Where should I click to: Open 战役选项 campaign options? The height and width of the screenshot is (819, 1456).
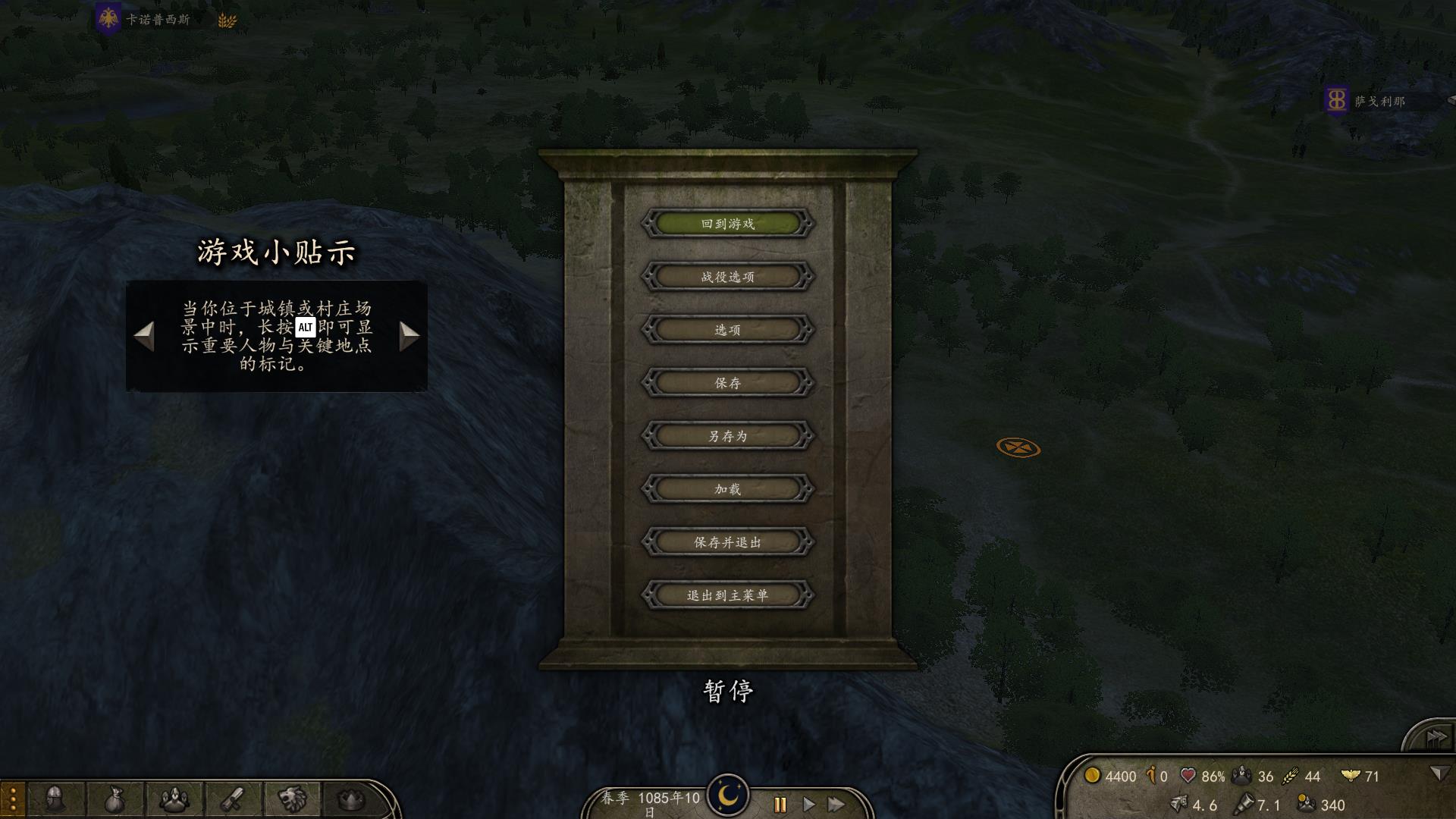click(x=727, y=277)
